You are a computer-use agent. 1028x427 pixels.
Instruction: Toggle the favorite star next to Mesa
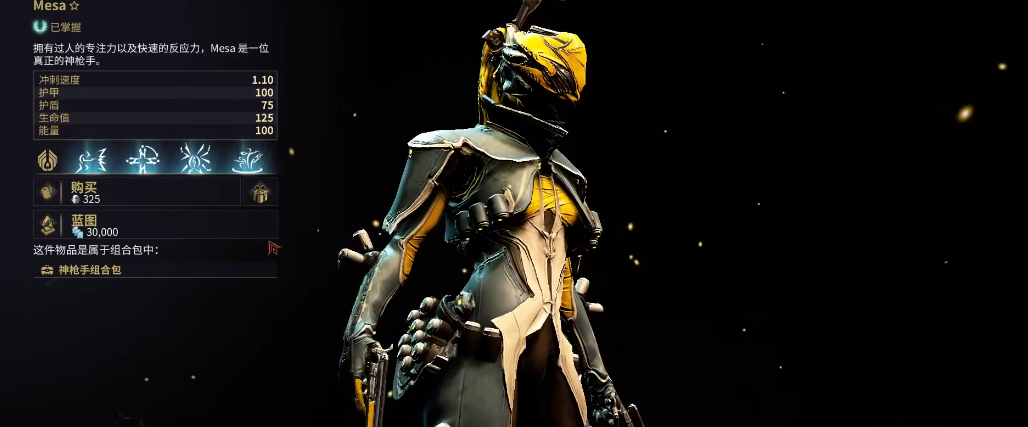[73, 6]
